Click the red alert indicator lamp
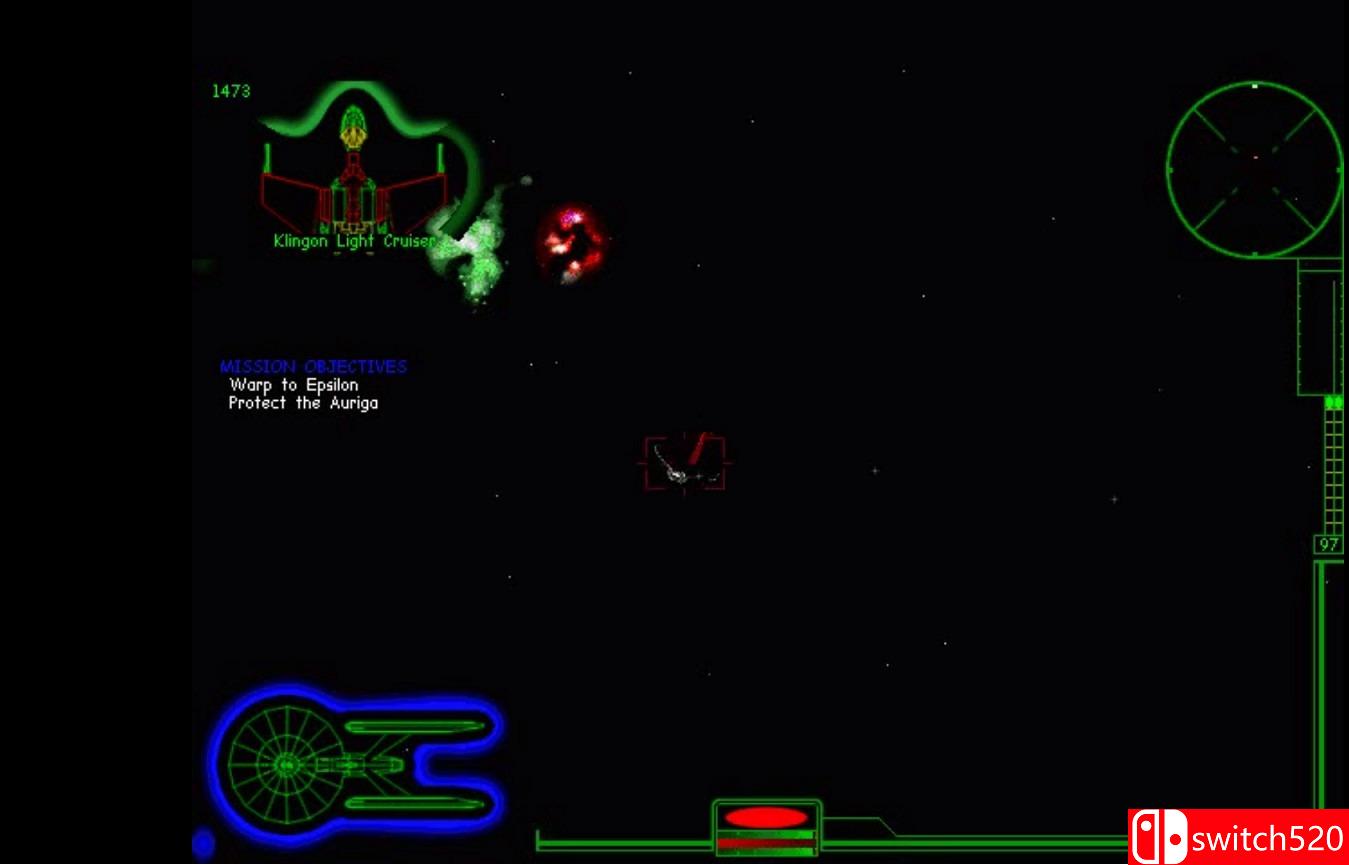 pos(765,815)
